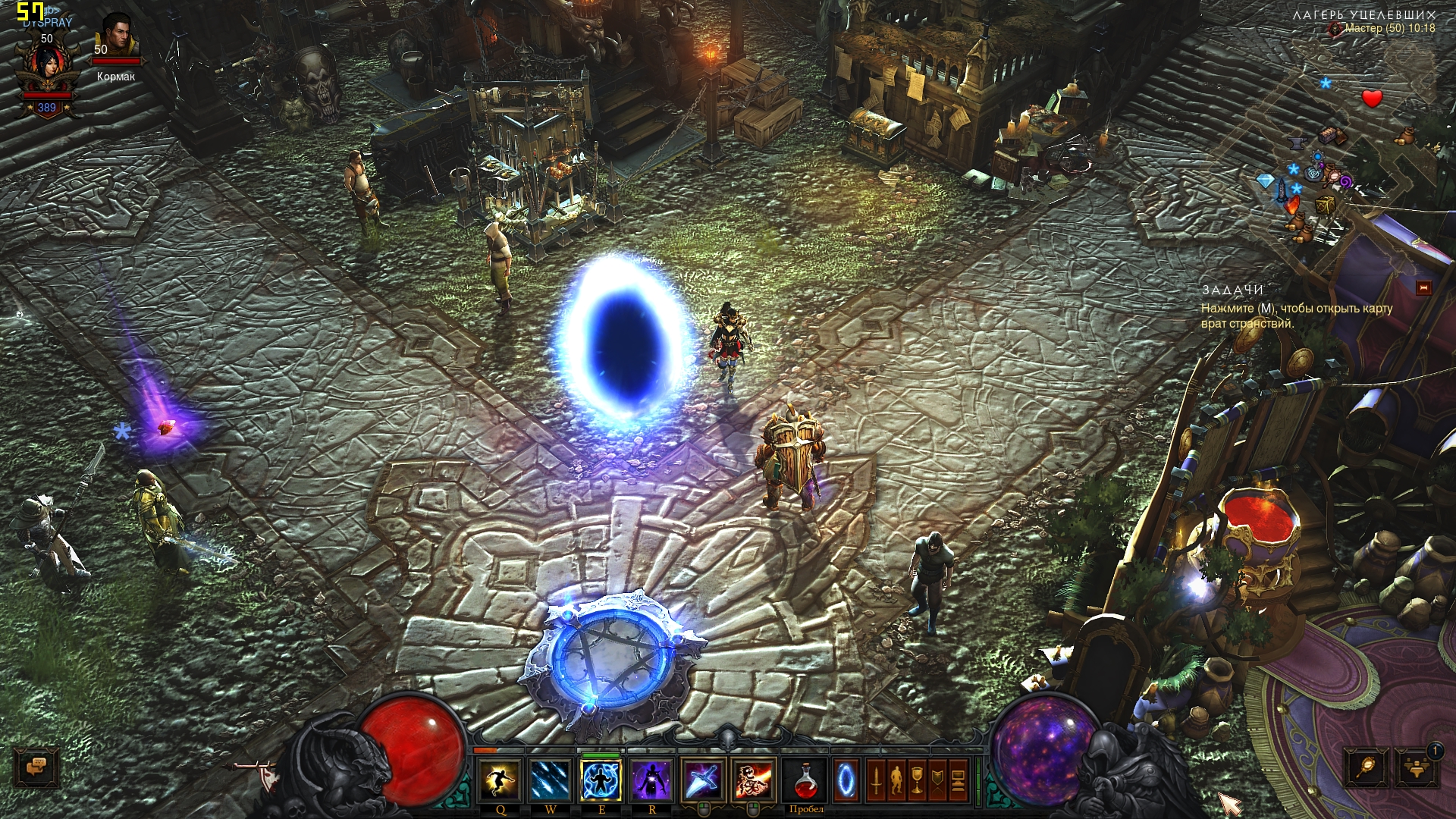Open the social friends list button
The height and width of the screenshot is (819, 1456).
pyautogui.click(x=1416, y=767)
